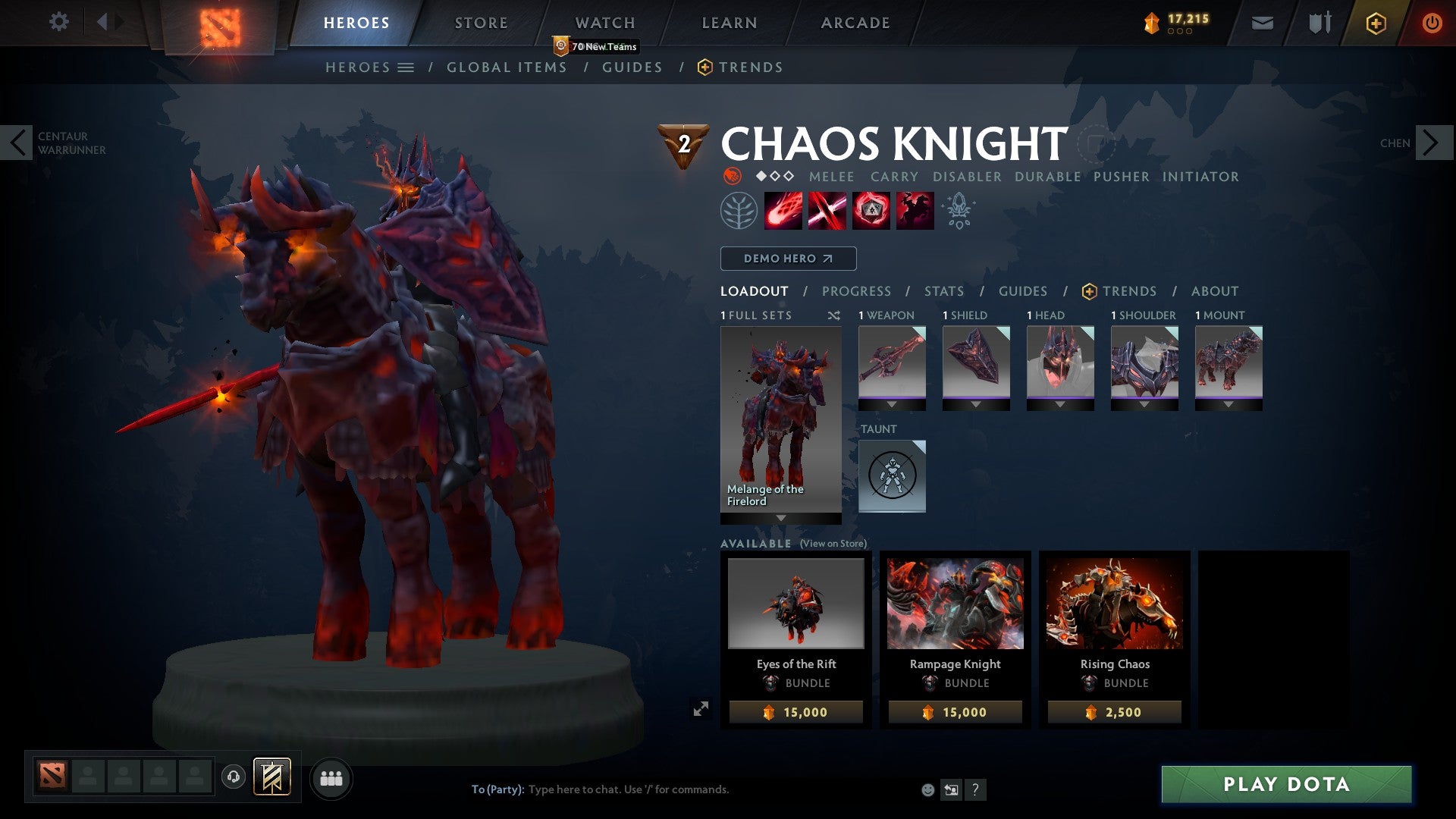Open the View on Store link
Screen dimensions: 1456x819
(833, 544)
